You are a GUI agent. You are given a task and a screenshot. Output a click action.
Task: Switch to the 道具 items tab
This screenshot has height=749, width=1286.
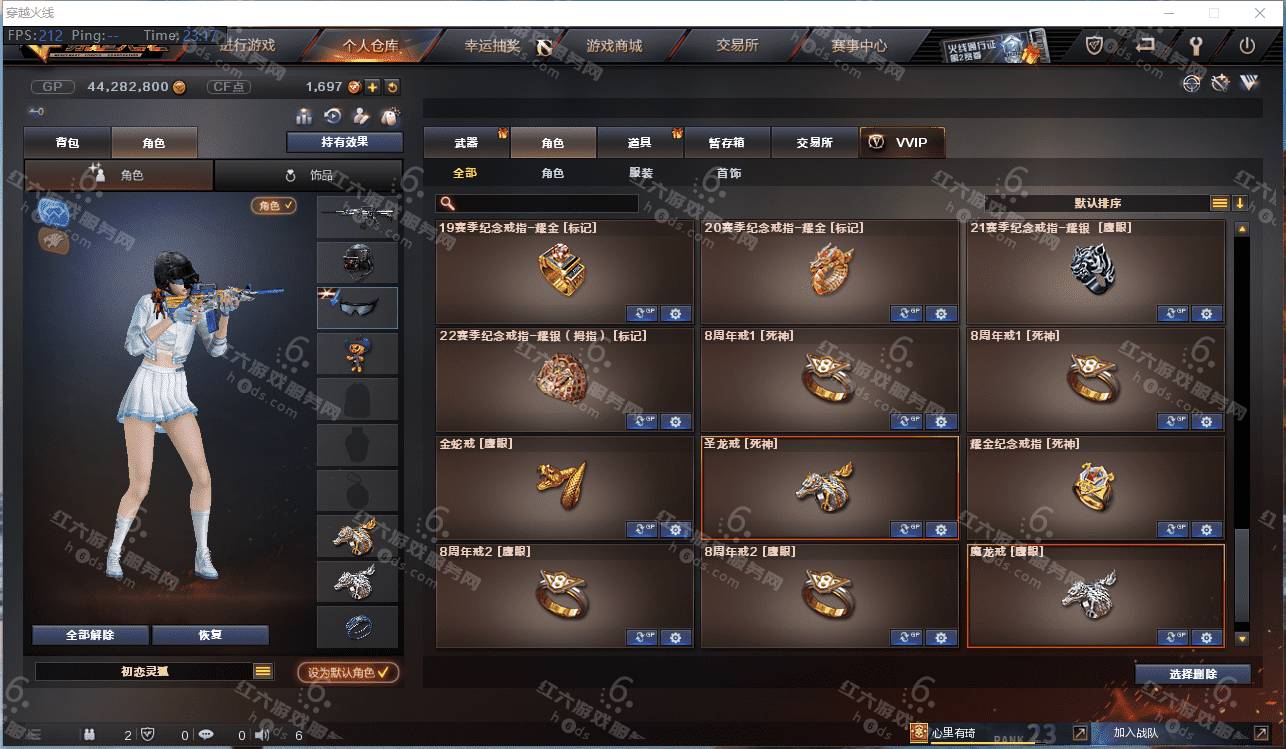640,143
